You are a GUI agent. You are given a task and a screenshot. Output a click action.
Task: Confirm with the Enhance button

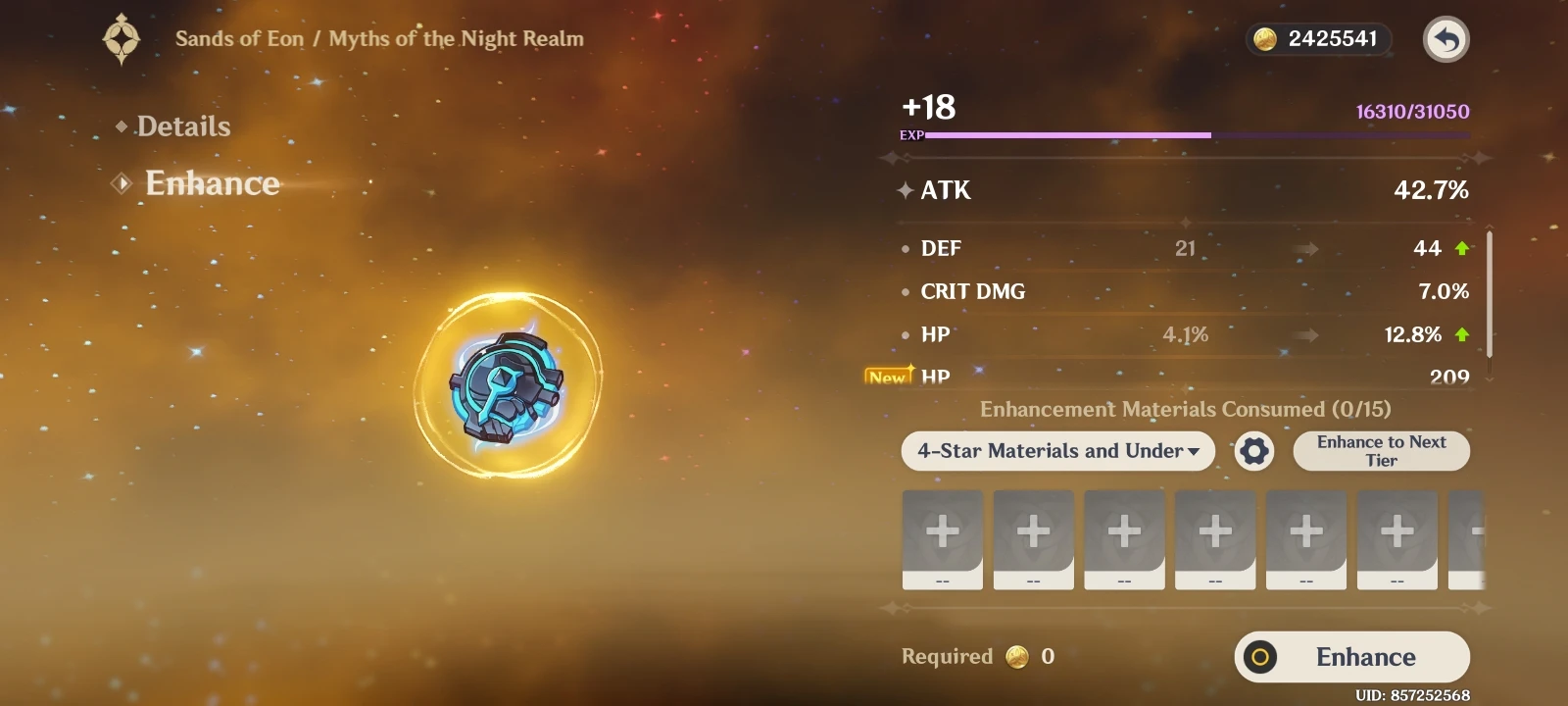[1351, 657]
